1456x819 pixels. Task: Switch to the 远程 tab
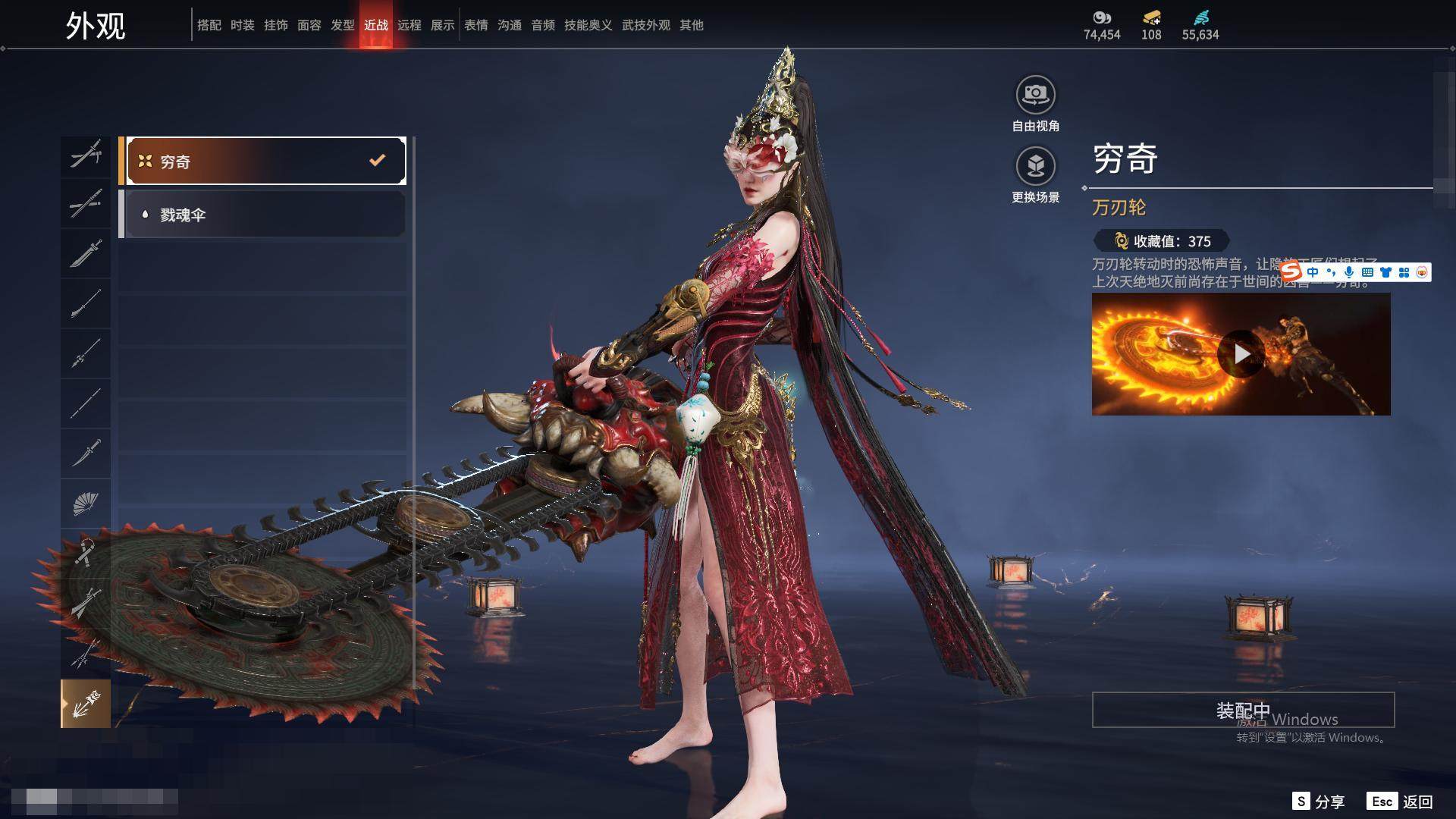click(409, 25)
